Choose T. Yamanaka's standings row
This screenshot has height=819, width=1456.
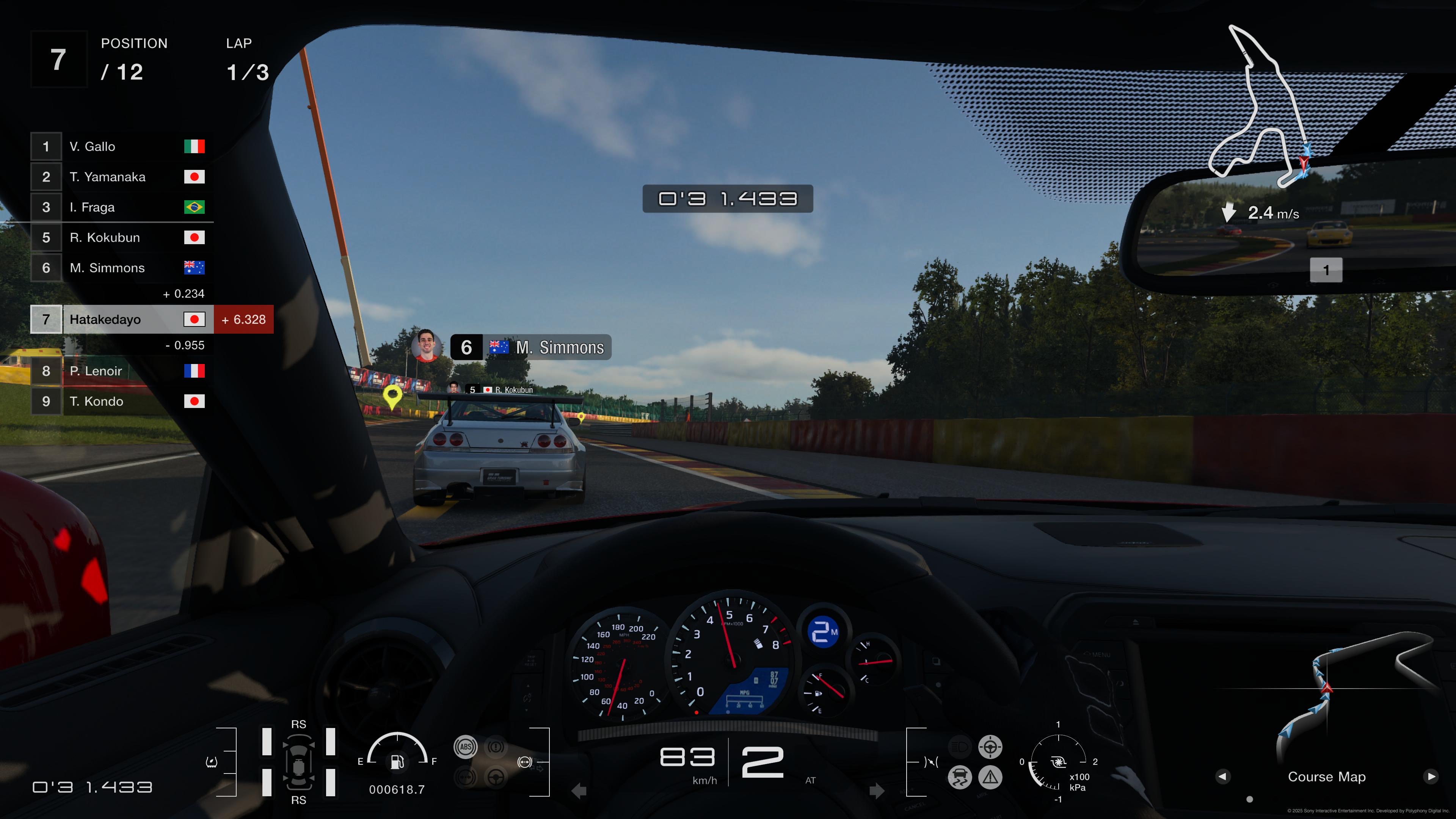(121, 177)
